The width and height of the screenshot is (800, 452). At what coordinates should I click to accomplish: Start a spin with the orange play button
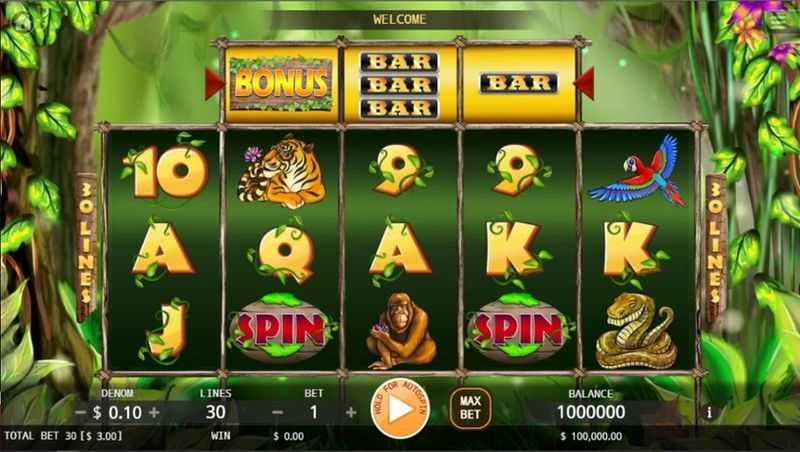399,410
